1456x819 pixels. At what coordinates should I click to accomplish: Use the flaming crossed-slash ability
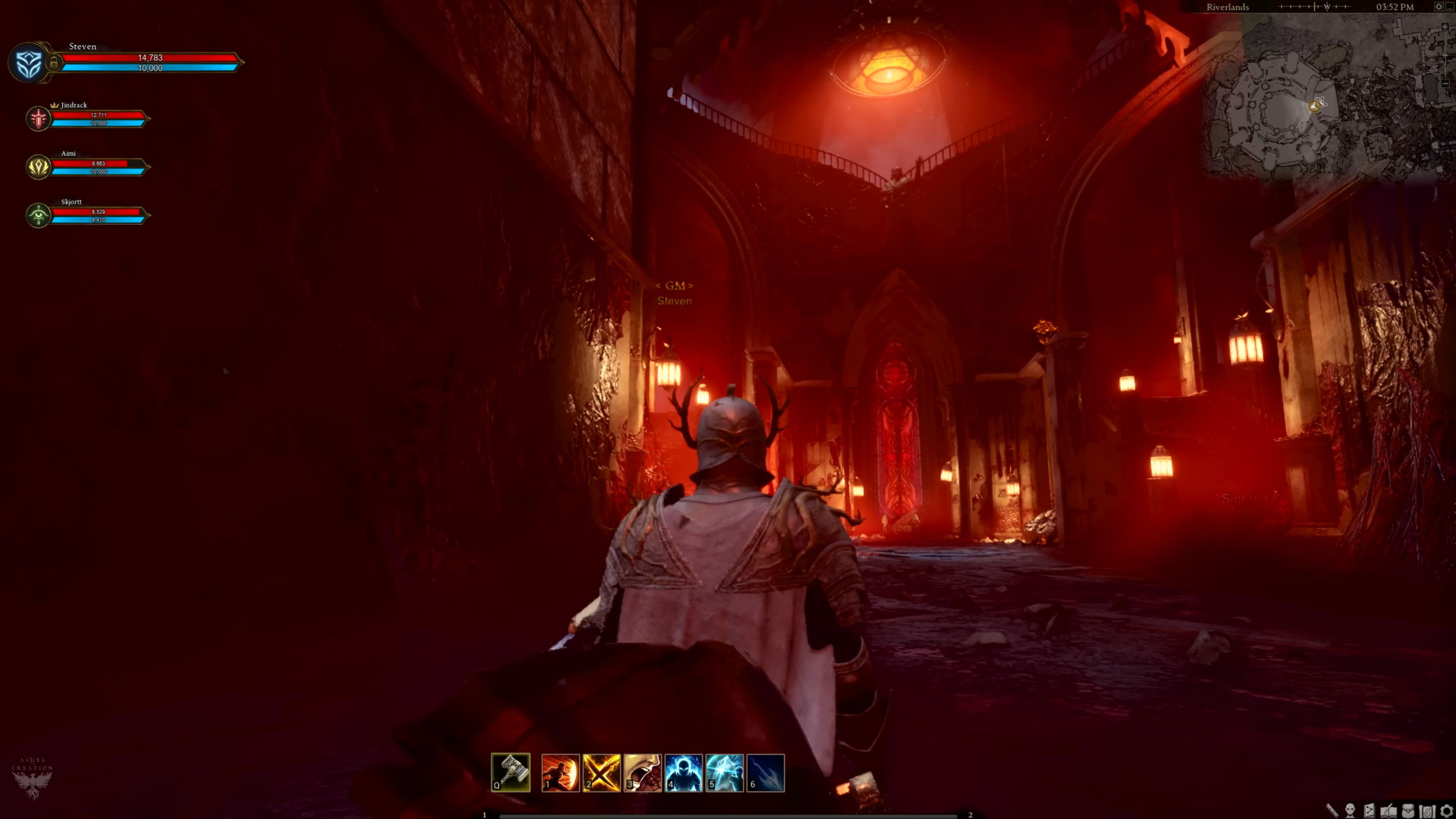point(601,772)
